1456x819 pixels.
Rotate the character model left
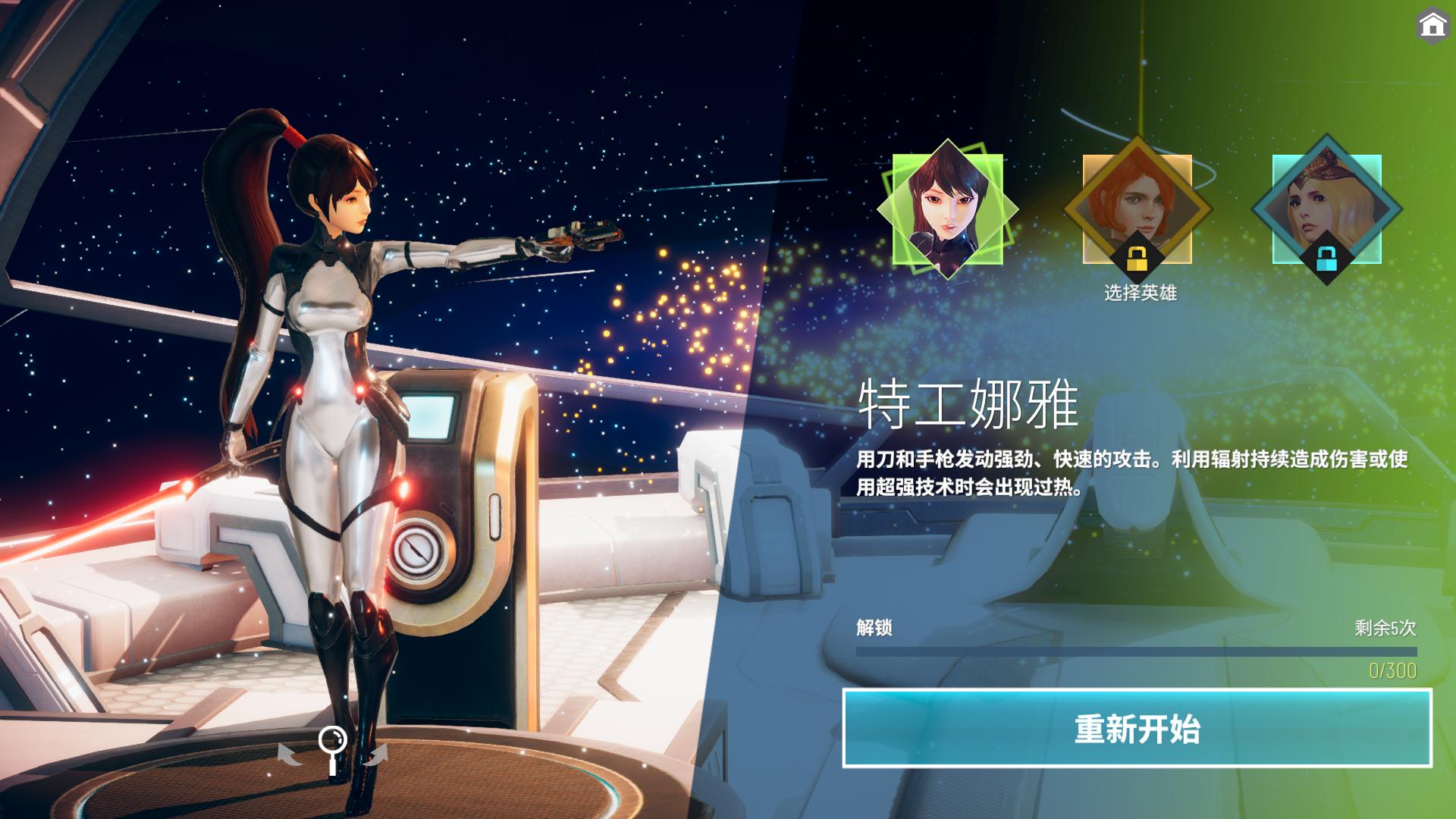click(x=288, y=754)
